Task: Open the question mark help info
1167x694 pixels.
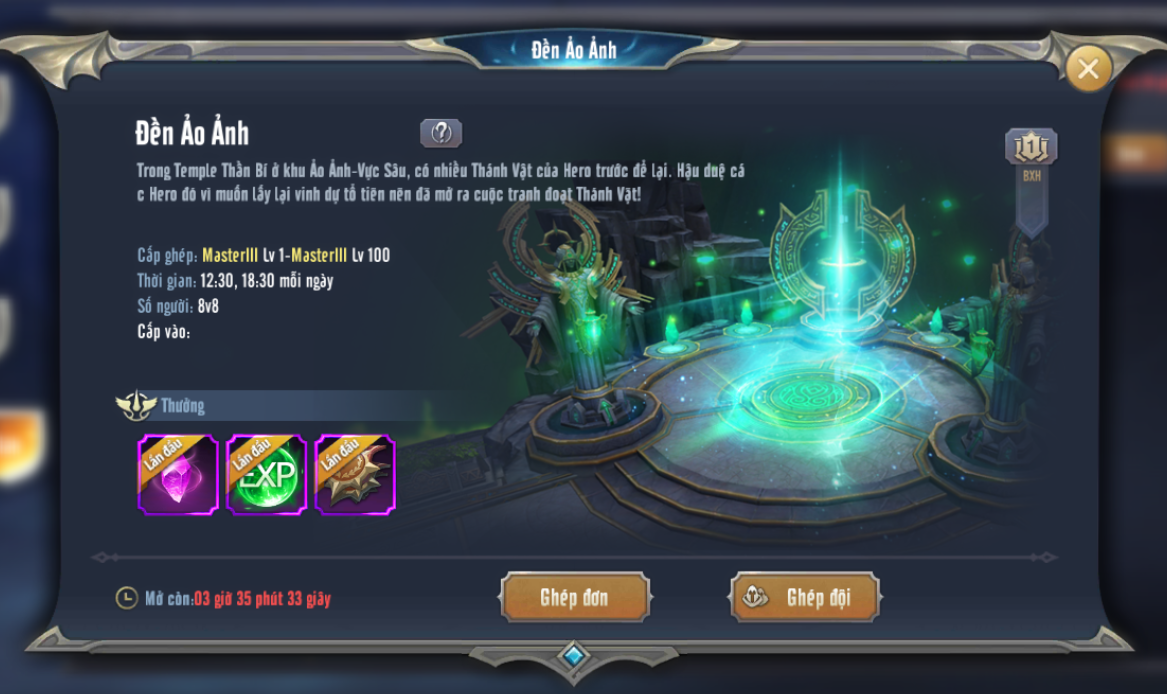Action: [441, 133]
